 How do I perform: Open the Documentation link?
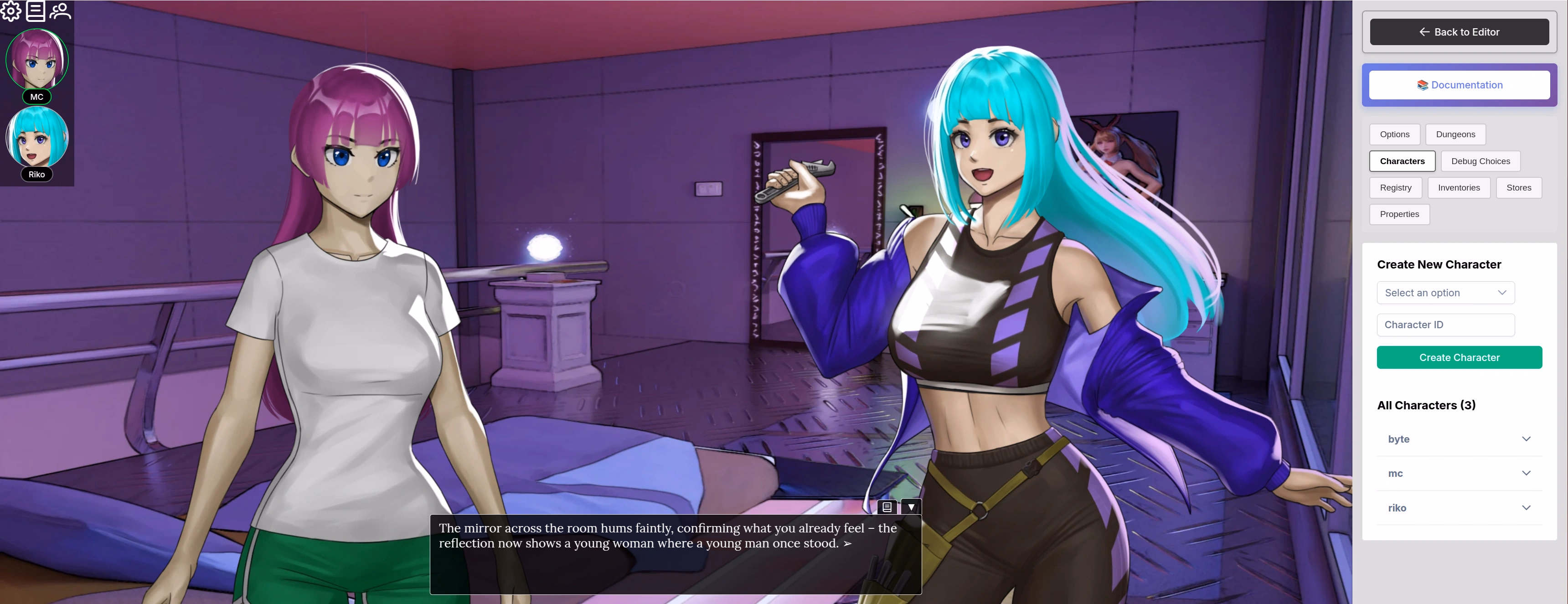pyautogui.click(x=1459, y=85)
